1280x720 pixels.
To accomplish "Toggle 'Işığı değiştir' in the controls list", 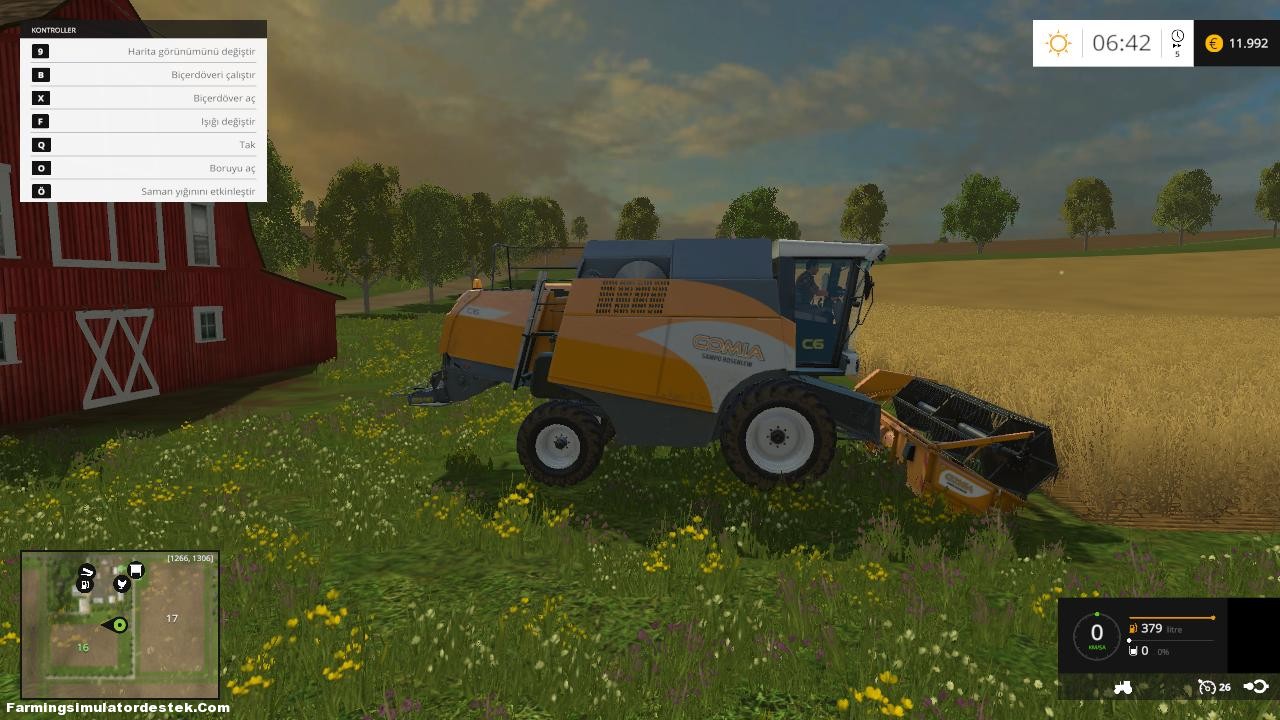I will coord(143,121).
